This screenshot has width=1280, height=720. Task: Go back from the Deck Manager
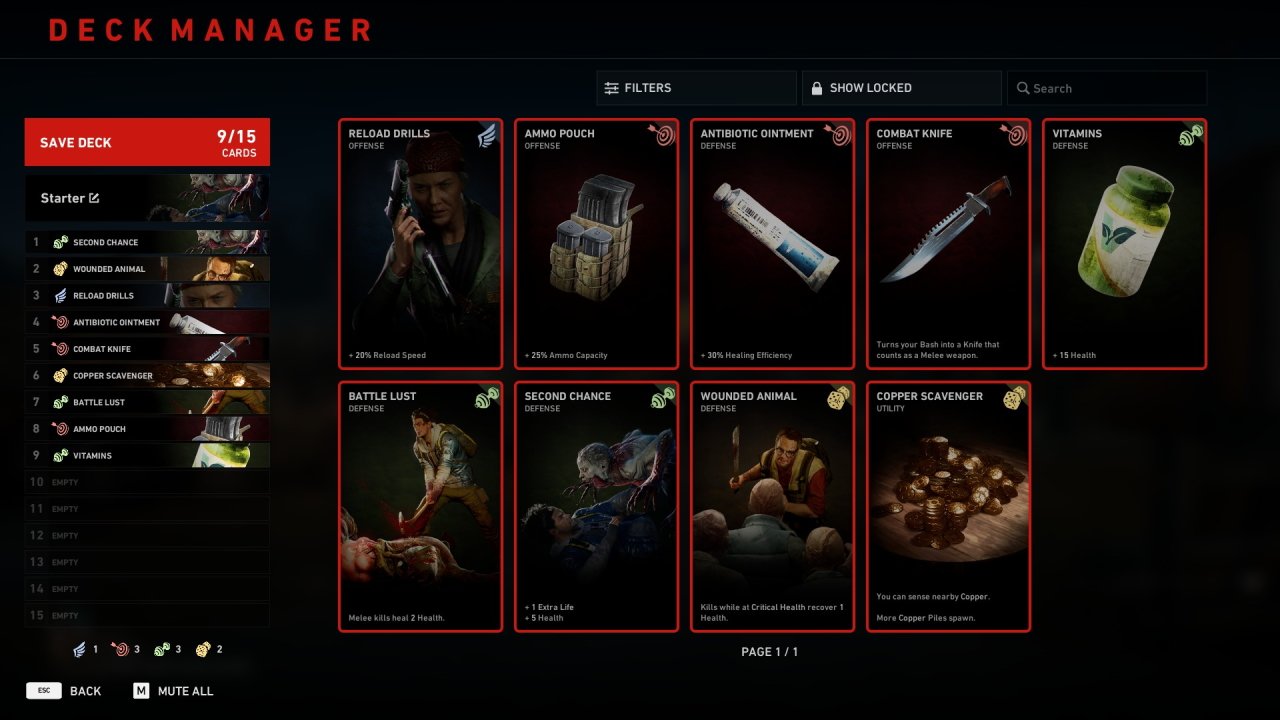tap(64, 691)
